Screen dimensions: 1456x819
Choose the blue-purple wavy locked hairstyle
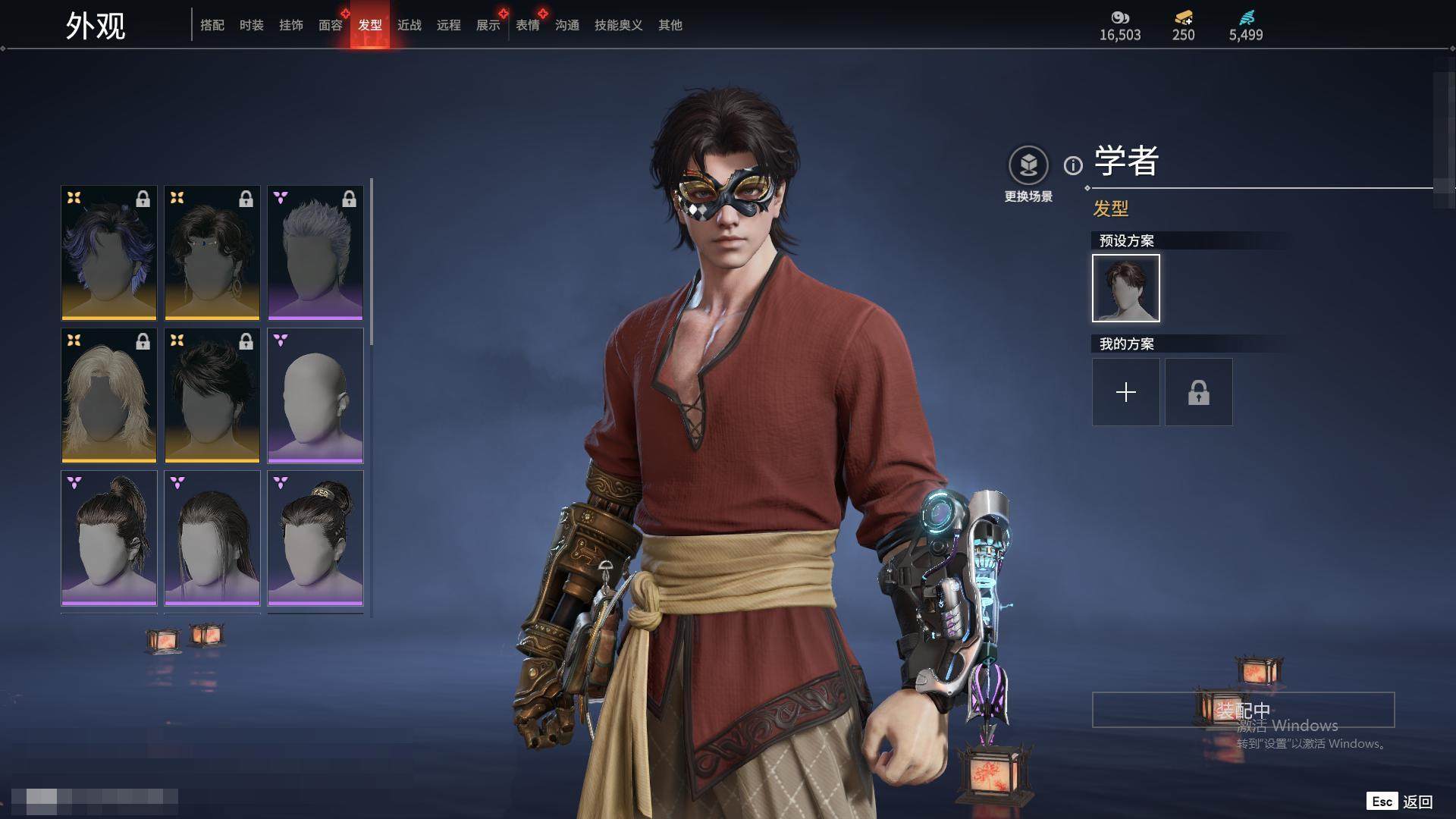(109, 253)
